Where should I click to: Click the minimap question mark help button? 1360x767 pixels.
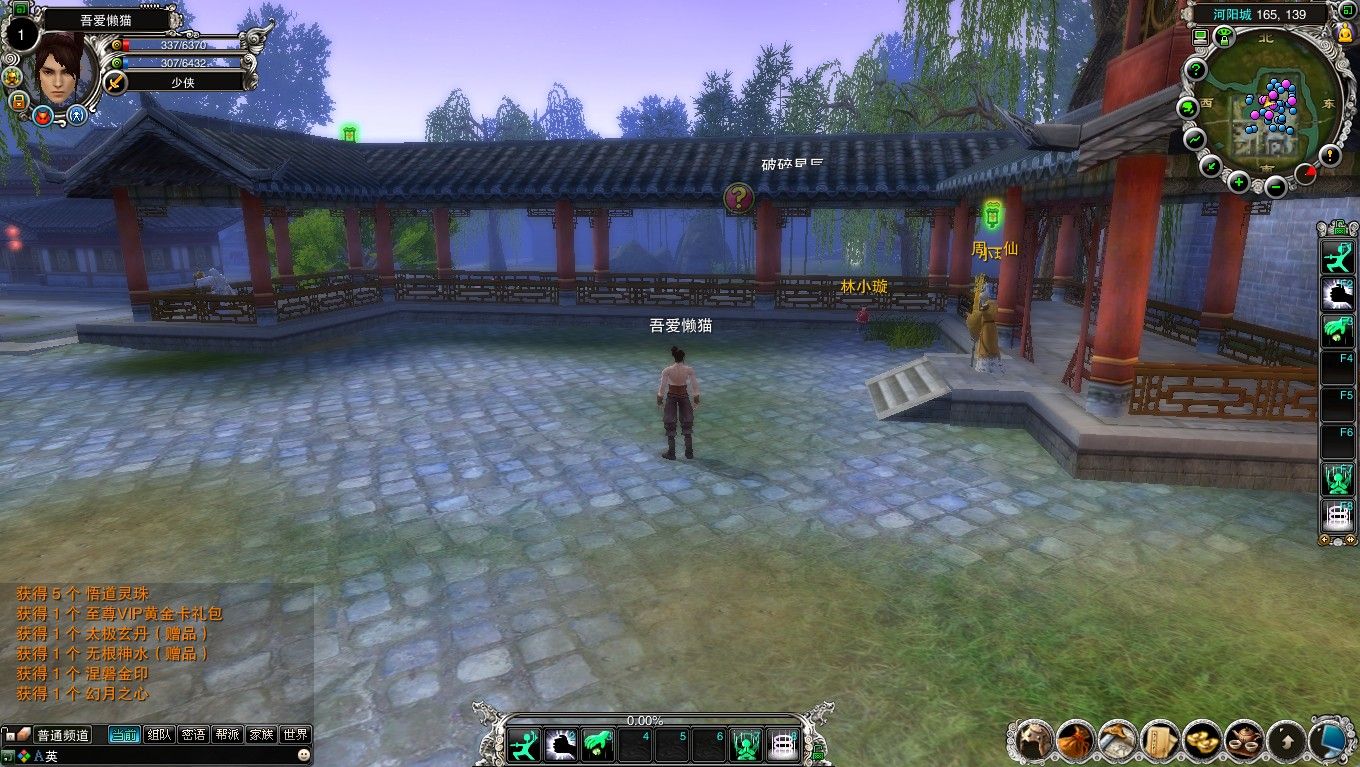tap(1195, 70)
